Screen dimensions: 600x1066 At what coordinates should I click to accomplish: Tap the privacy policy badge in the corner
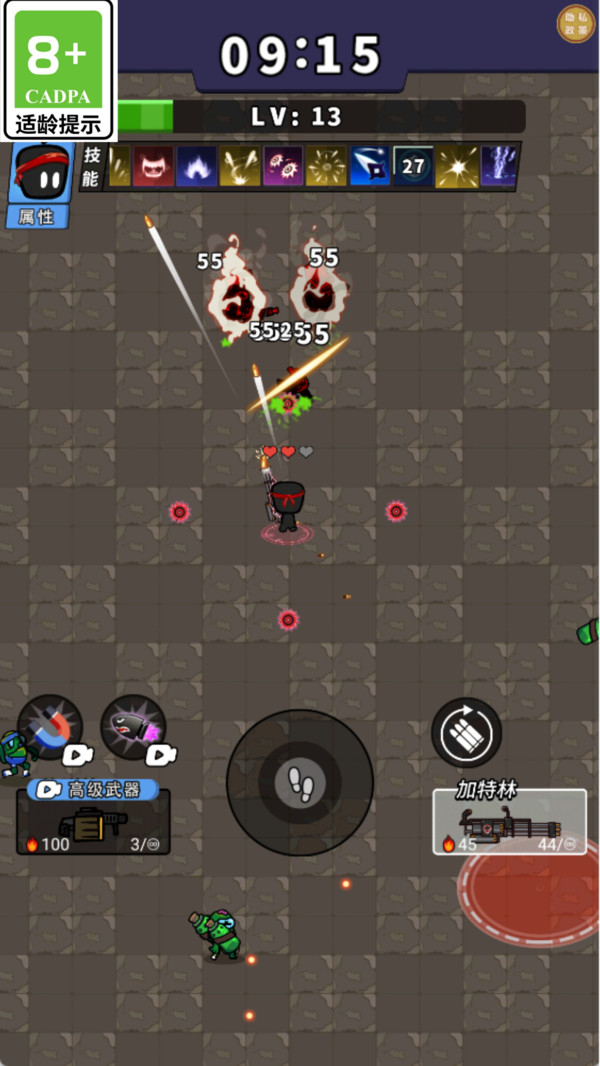click(575, 24)
